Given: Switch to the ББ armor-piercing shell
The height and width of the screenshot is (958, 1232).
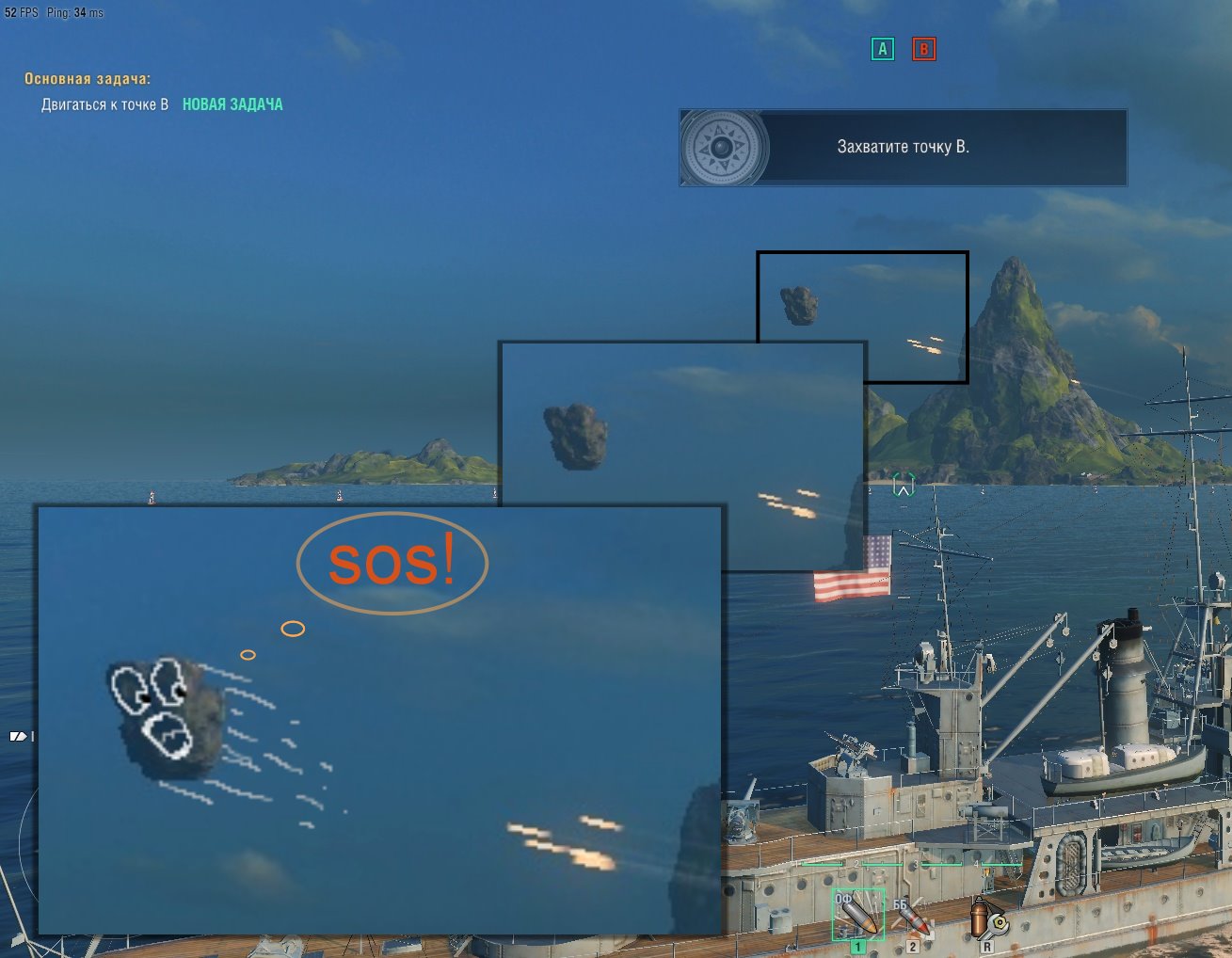Looking at the screenshot, I should point(911,918).
